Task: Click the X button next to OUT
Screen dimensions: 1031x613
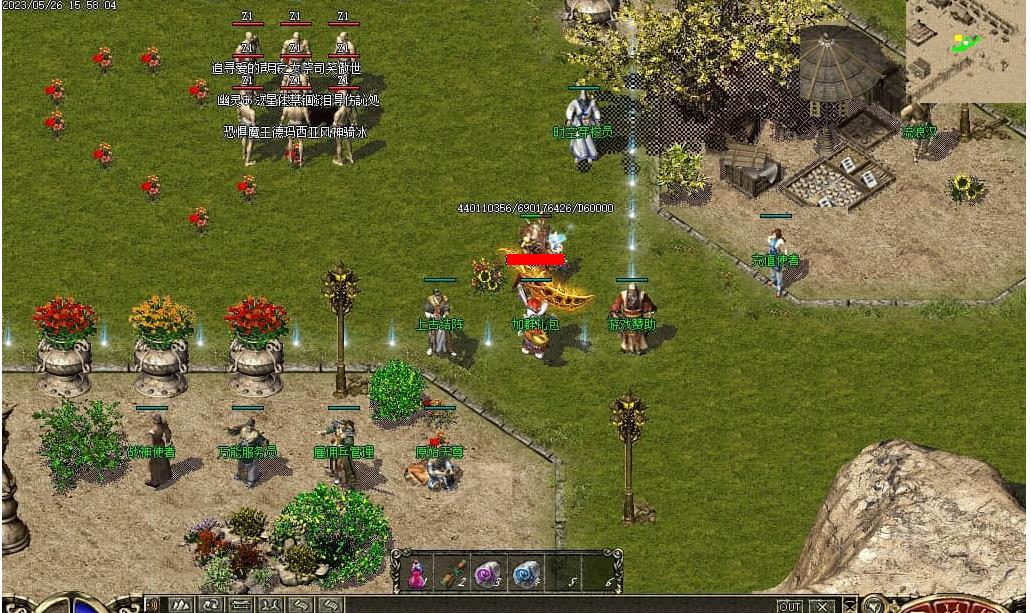Action: 822,606
